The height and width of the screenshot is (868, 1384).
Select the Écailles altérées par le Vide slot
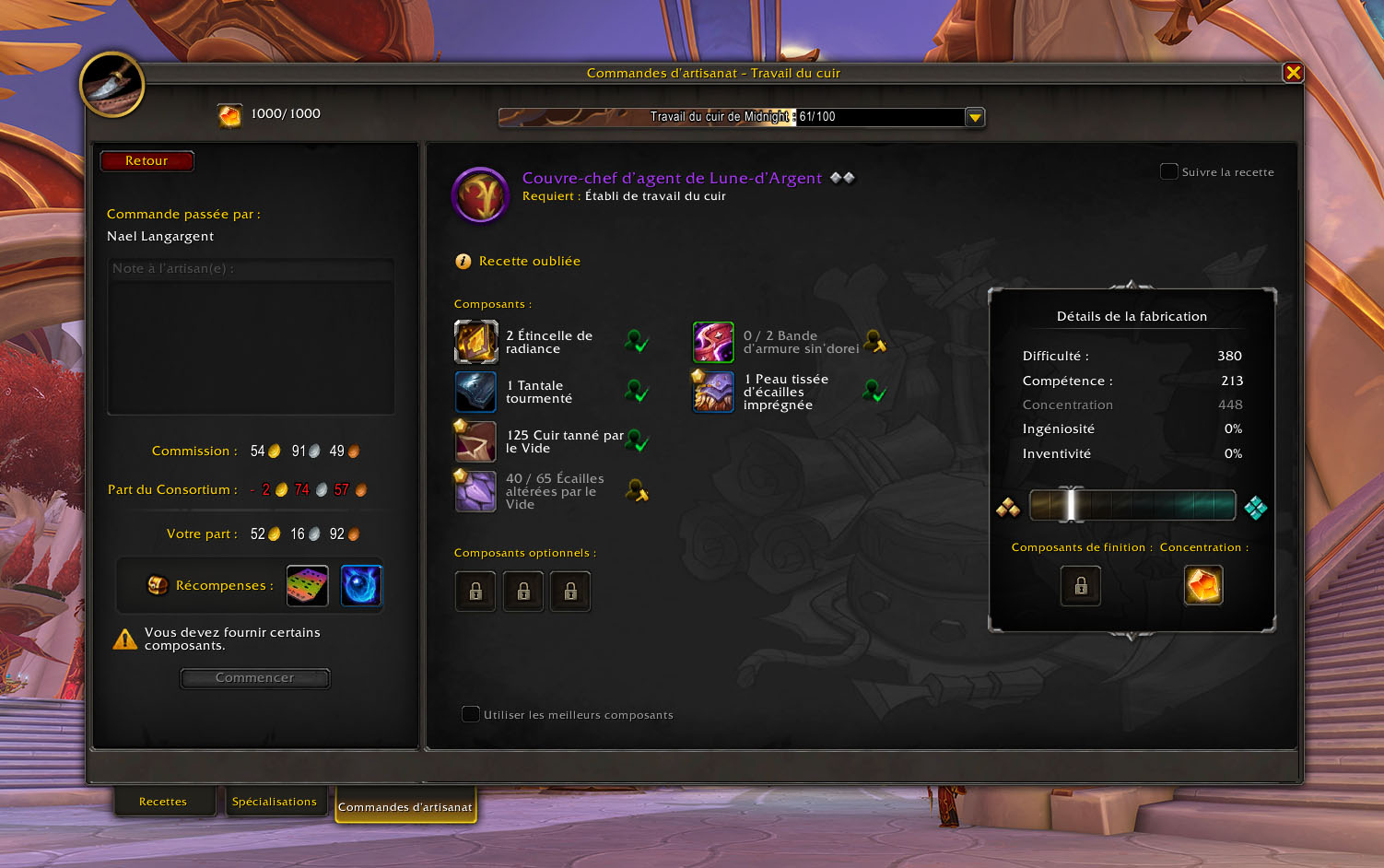pyautogui.click(x=476, y=490)
